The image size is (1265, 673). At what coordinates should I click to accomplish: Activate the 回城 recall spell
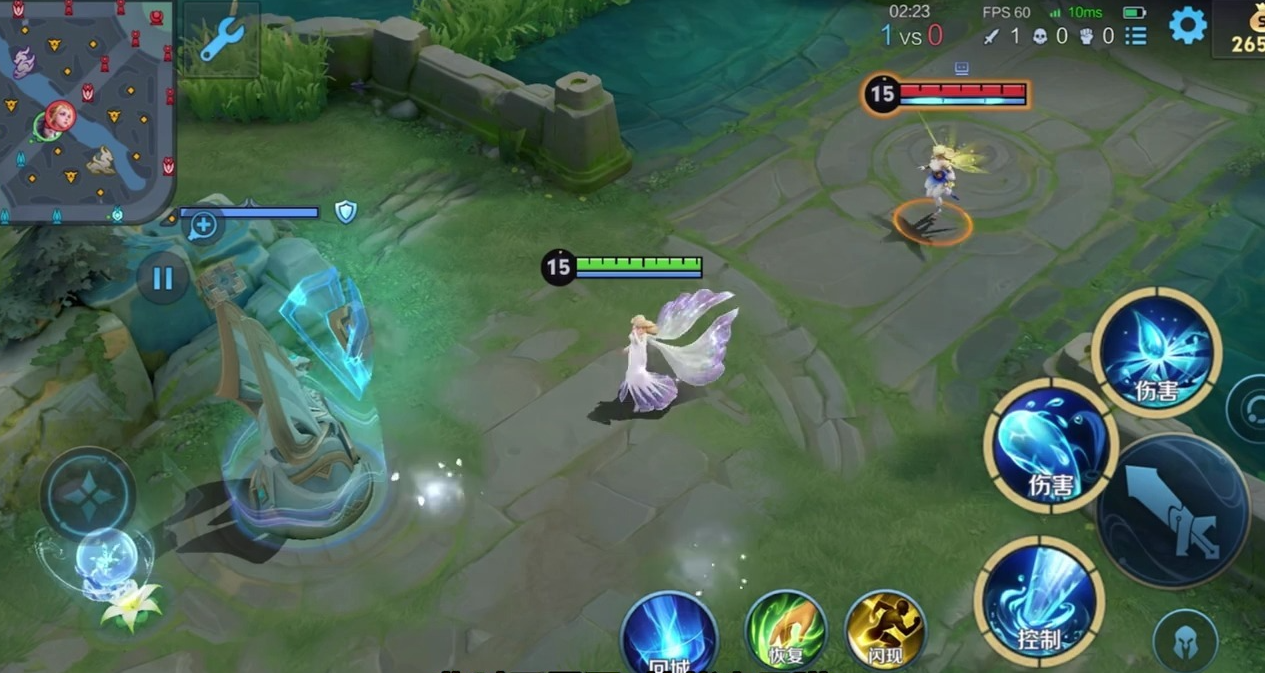click(669, 633)
